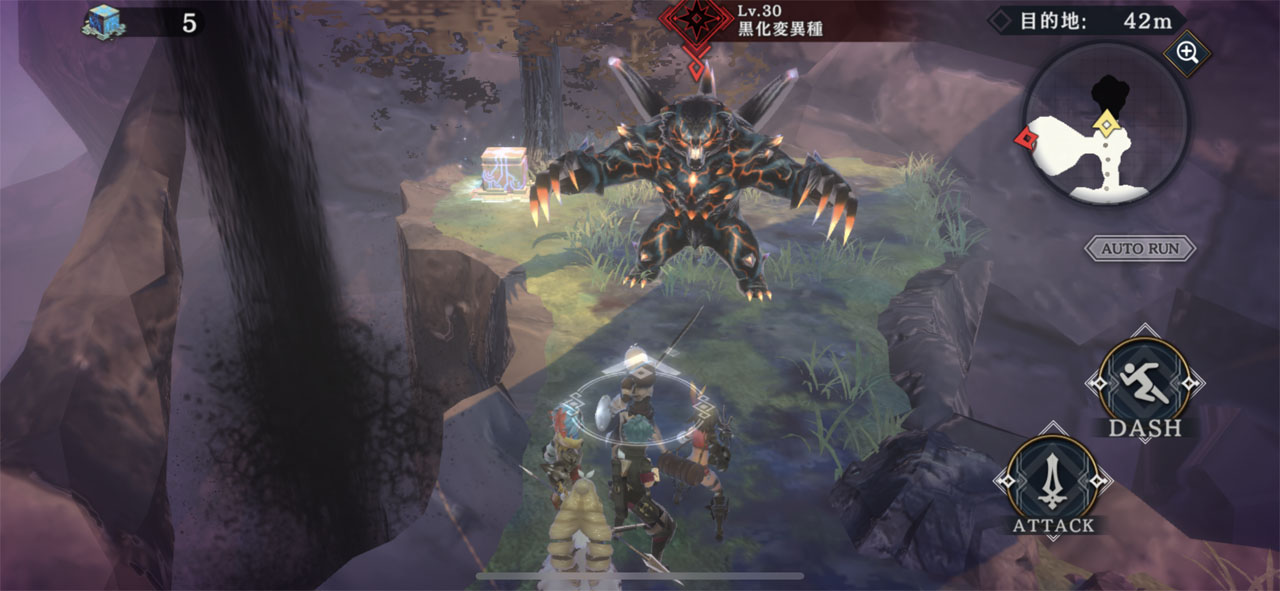Zoom the minimap with the magnifier icon
Image resolution: width=1280 pixels, height=591 pixels.
(1187, 54)
